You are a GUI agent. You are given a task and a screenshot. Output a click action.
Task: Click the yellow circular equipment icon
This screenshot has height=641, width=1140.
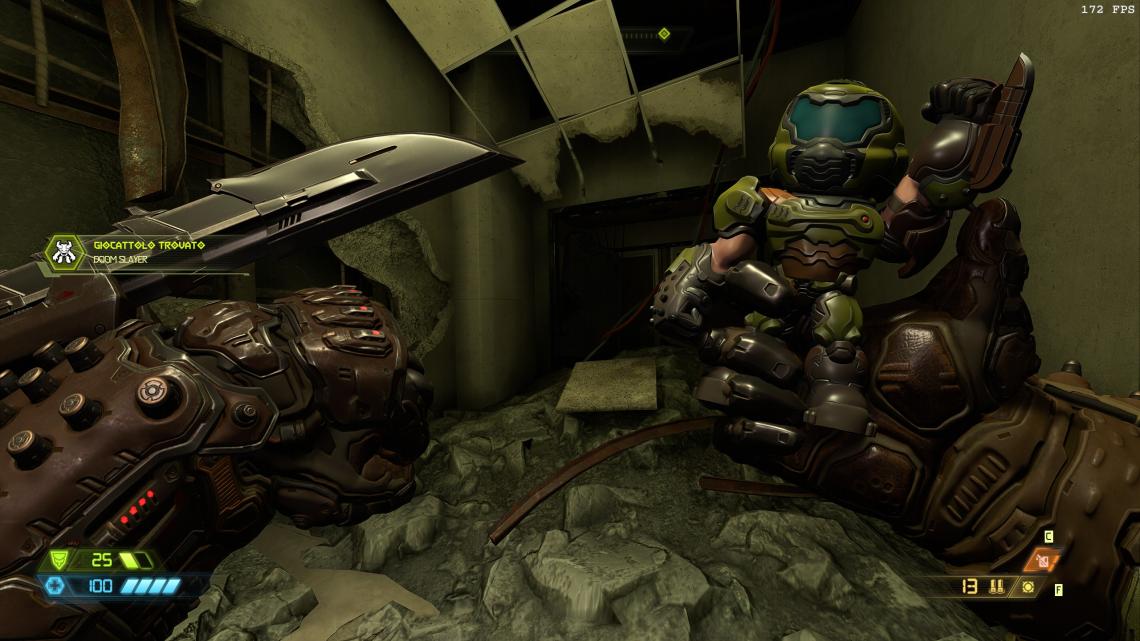pos(1026,586)
